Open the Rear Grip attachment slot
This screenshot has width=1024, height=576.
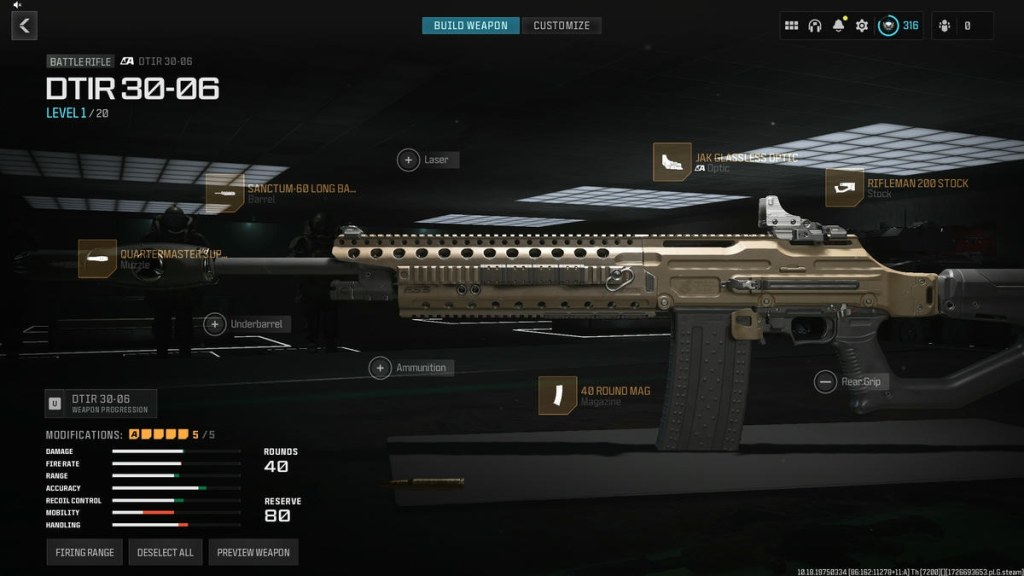pyautogui.click(x=825, y=381)
